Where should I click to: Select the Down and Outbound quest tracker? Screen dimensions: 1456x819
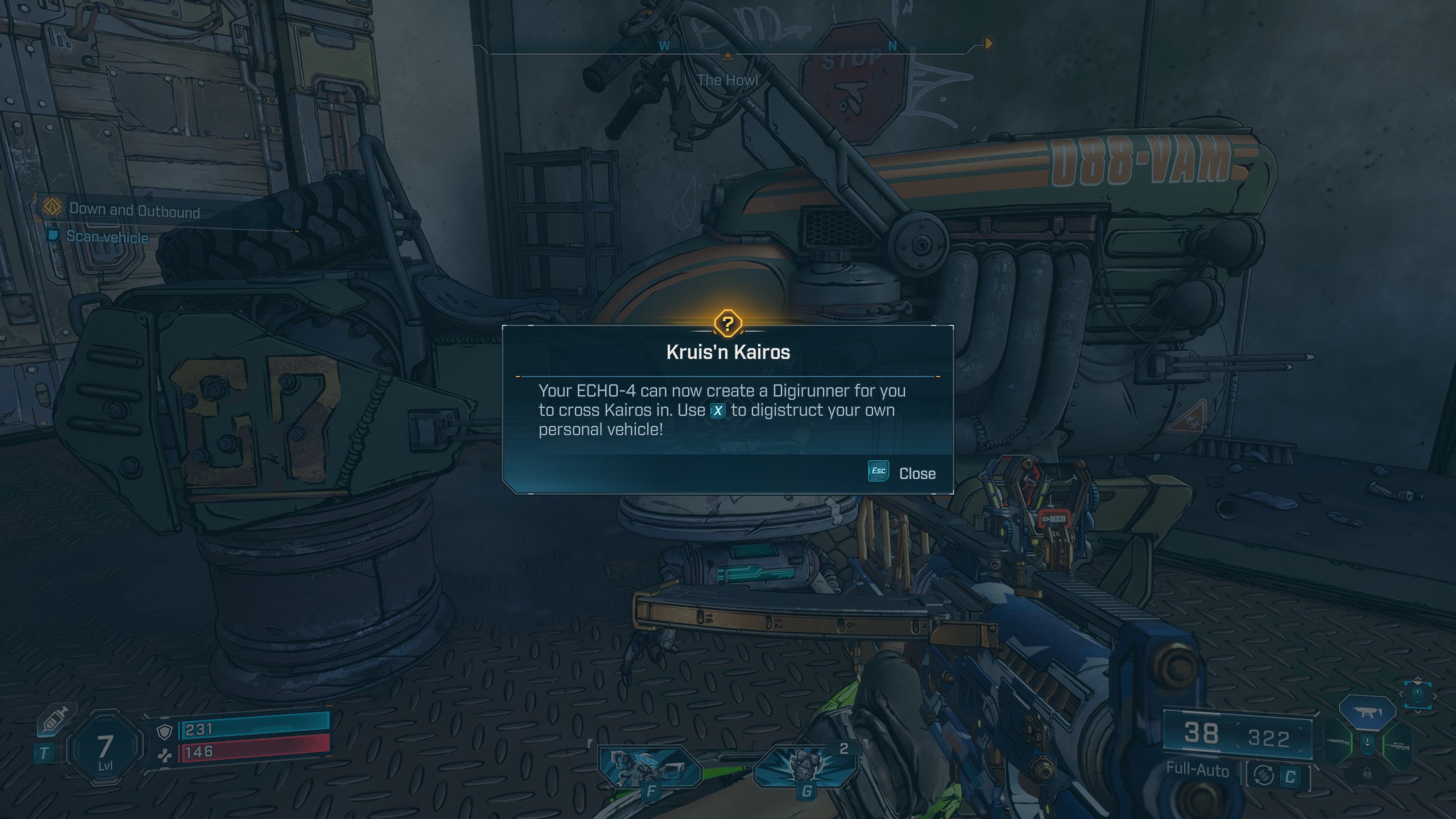point(134,210)
